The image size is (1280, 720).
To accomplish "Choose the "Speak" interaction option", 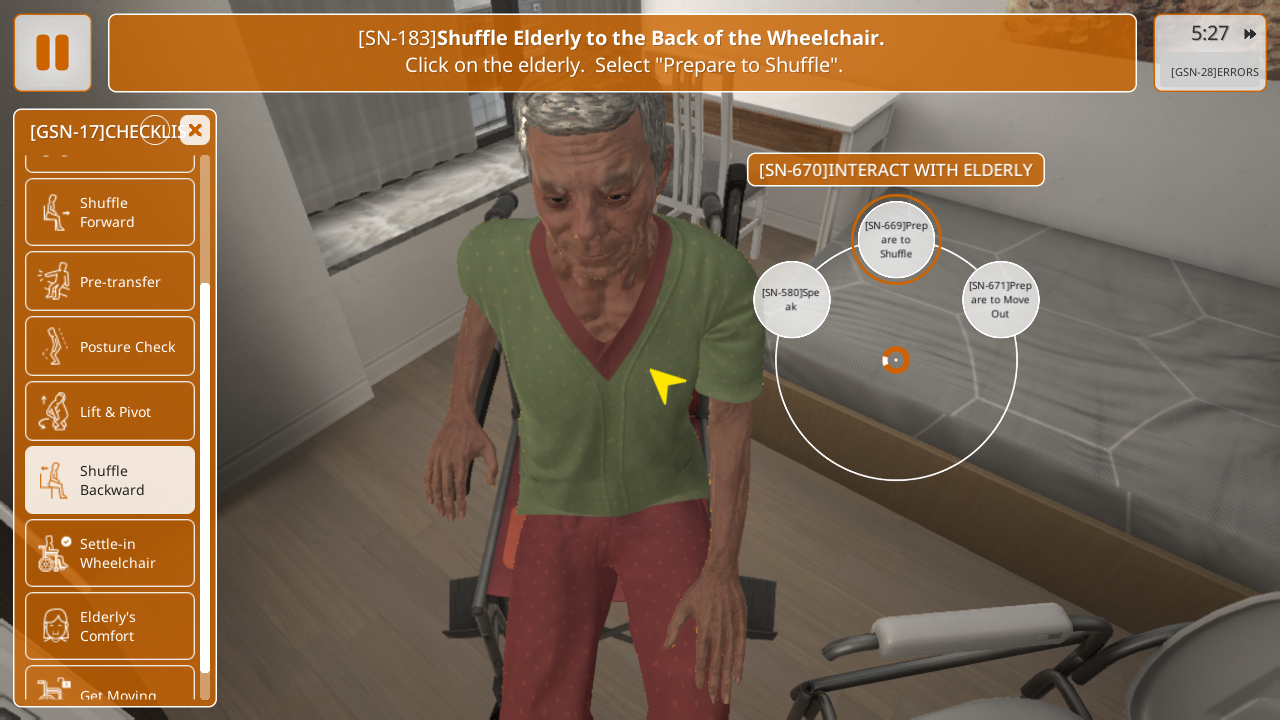I will tap(791, 300).
